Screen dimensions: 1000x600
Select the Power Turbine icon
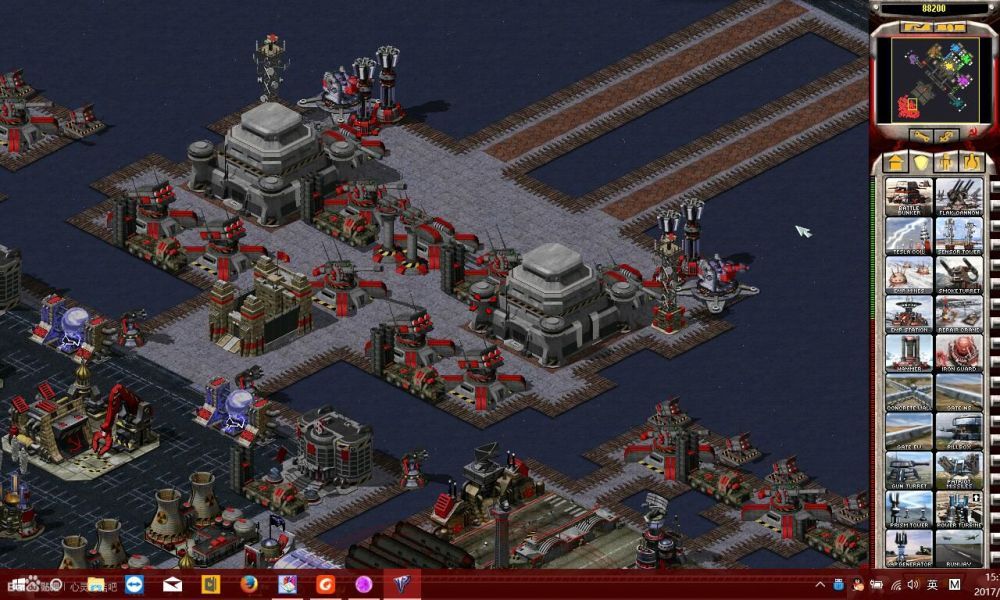[959, 509]
